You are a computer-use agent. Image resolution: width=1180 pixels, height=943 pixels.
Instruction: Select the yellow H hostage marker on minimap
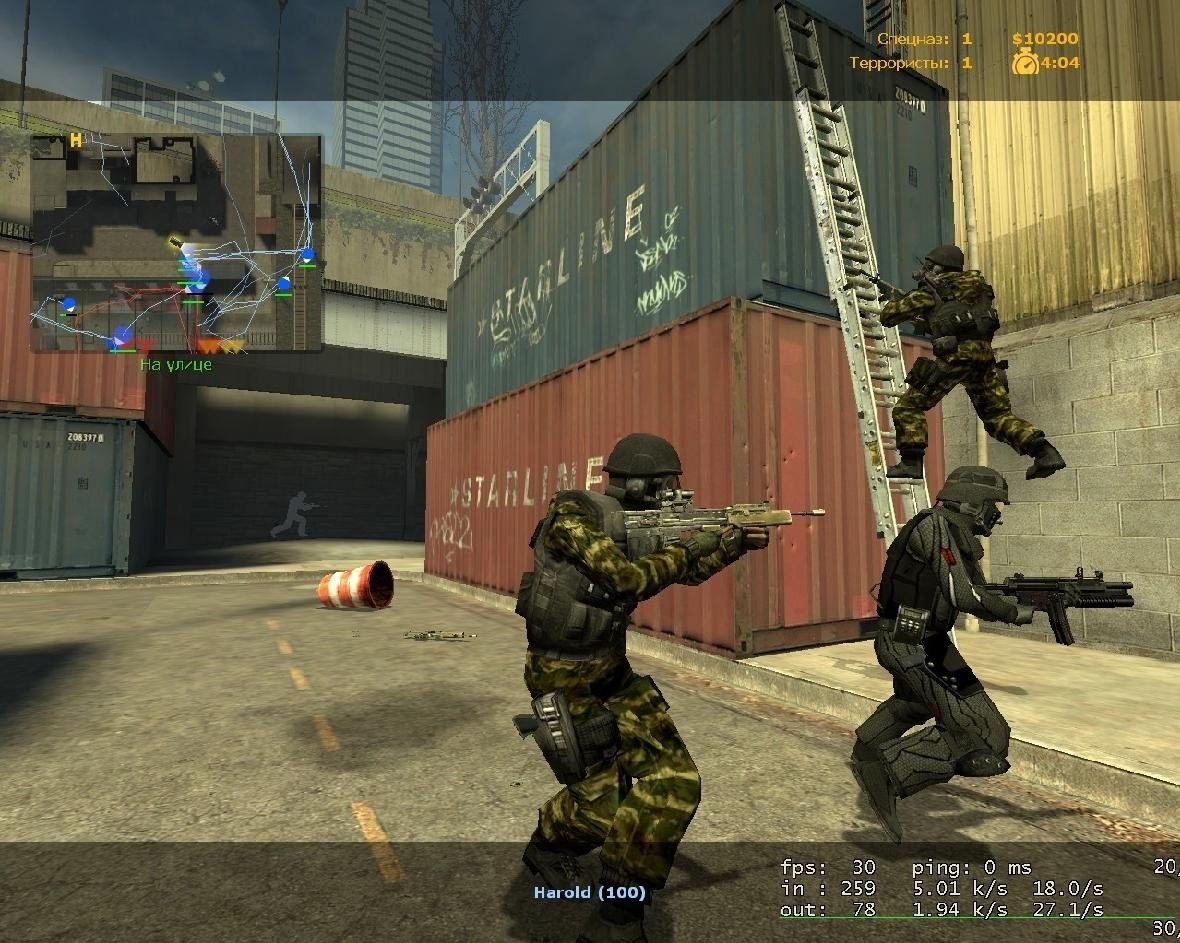(75, 141)
